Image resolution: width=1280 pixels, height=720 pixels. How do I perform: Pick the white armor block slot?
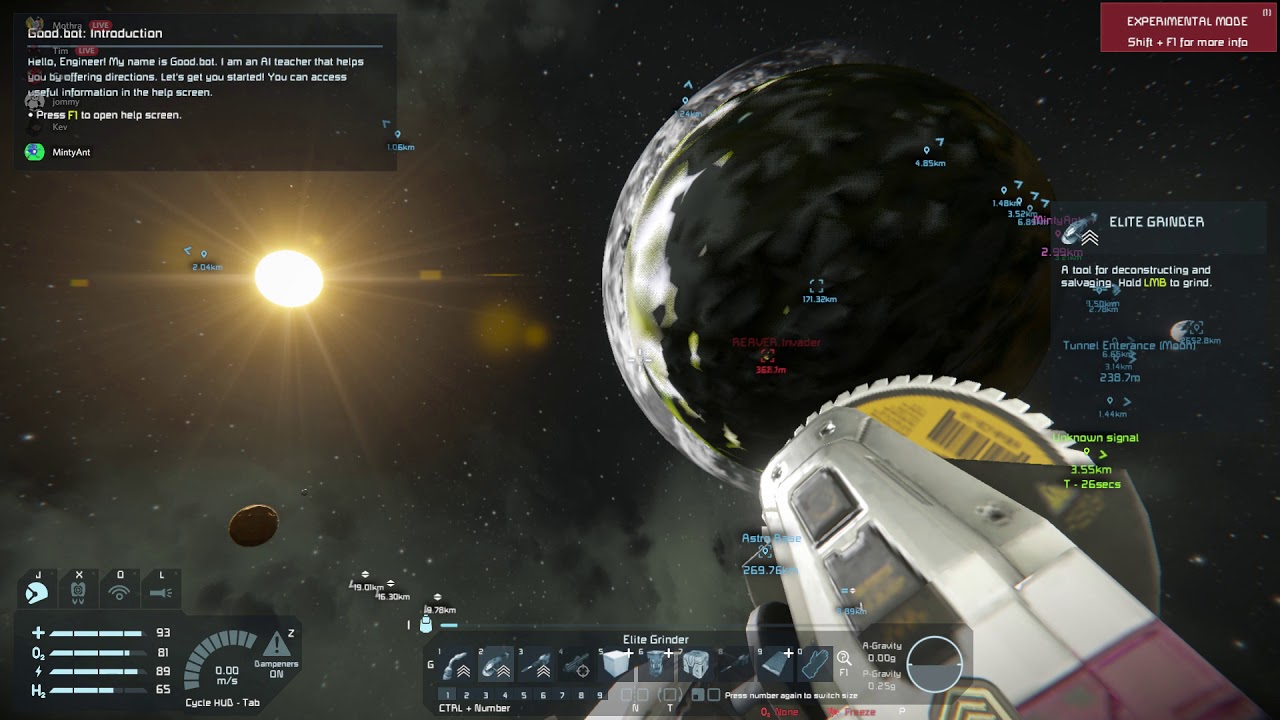tap(616, 665)
